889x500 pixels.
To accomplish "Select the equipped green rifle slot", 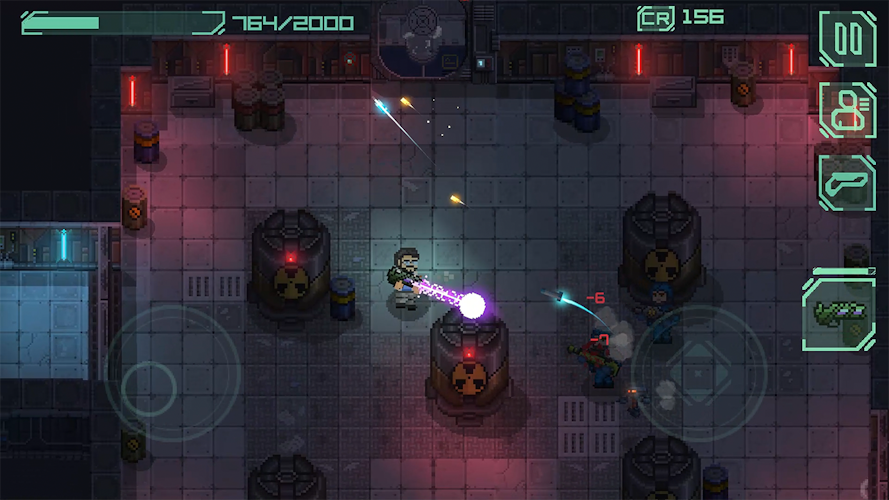I will coord(838,314).
